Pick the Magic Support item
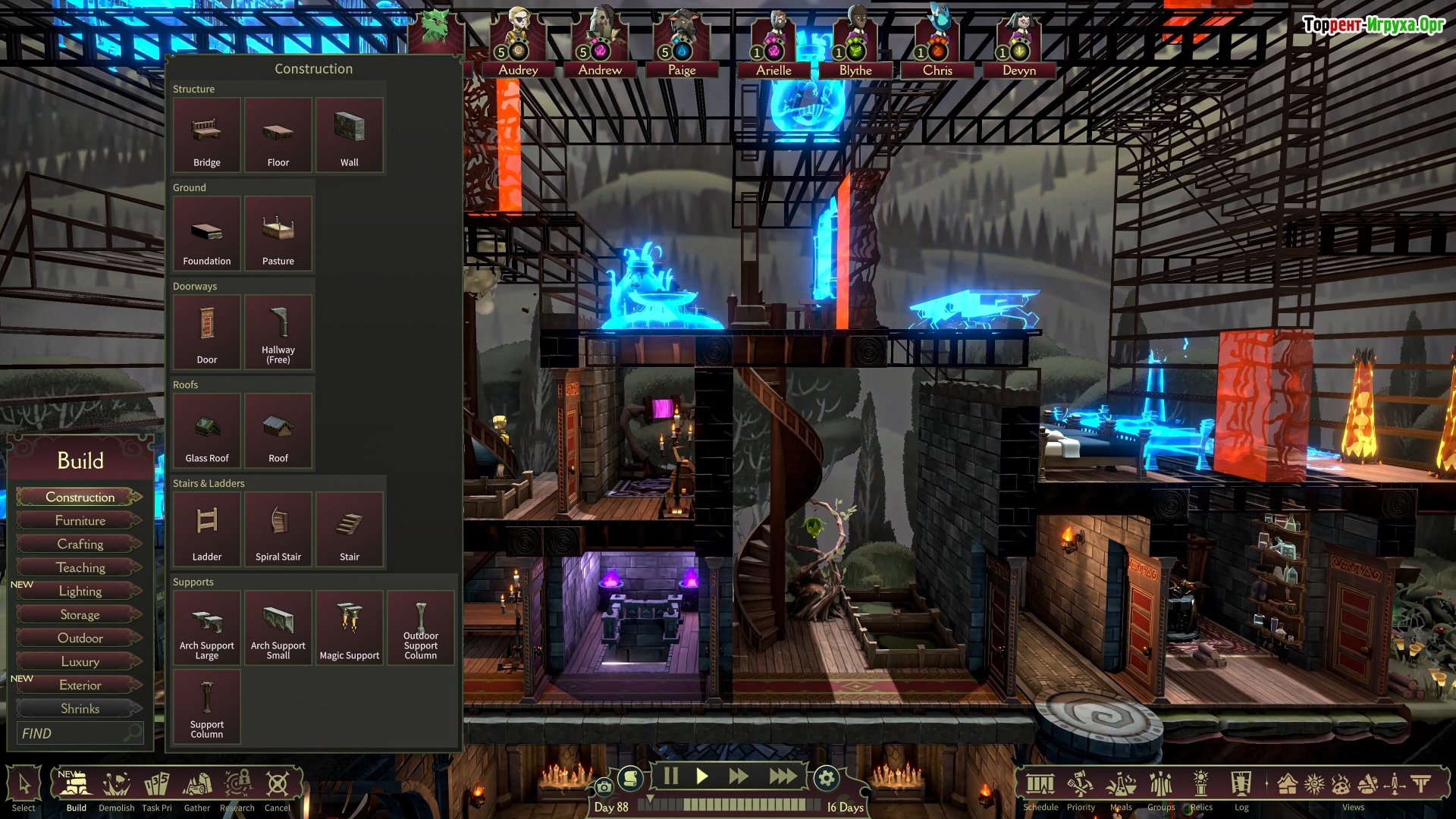1456x819 pixels. pyautogui.click(x=349, y=628)
